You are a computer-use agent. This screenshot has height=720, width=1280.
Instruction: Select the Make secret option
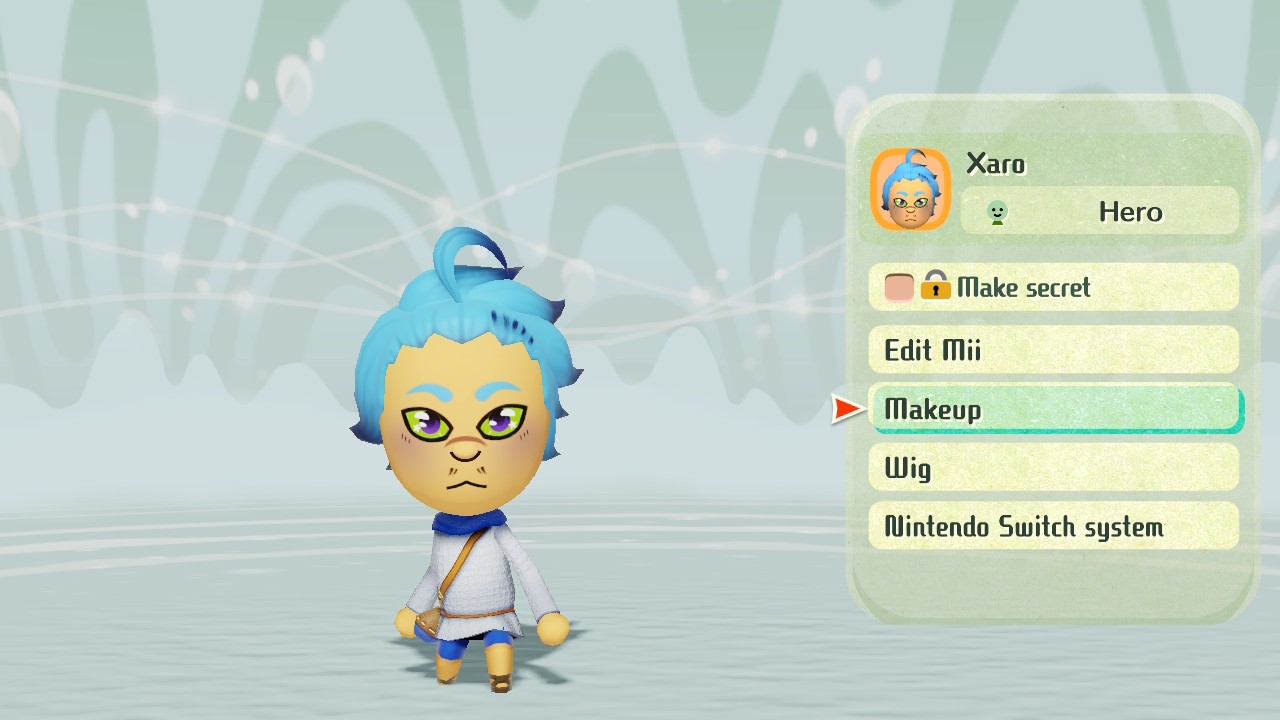[1053, 288]
